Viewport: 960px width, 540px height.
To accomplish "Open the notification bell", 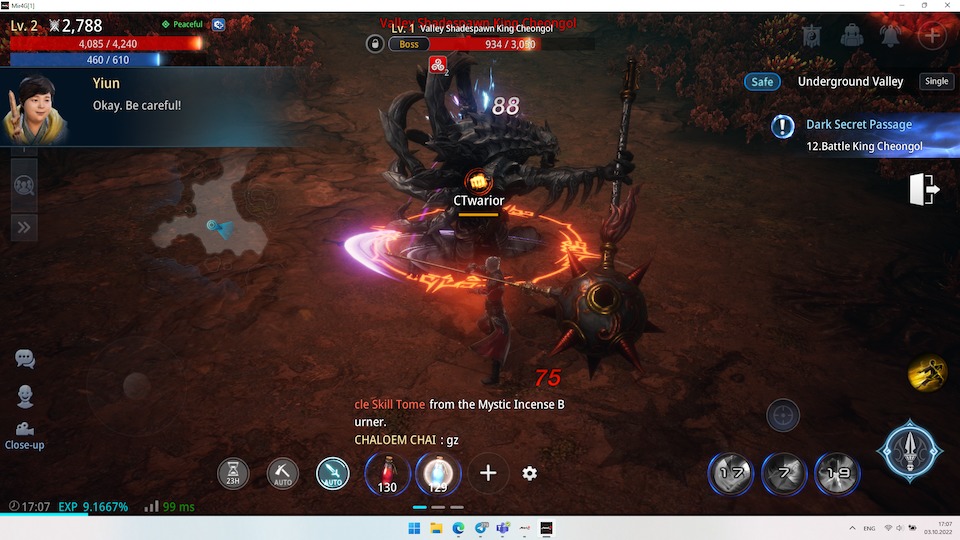I will tap(890, 36).
